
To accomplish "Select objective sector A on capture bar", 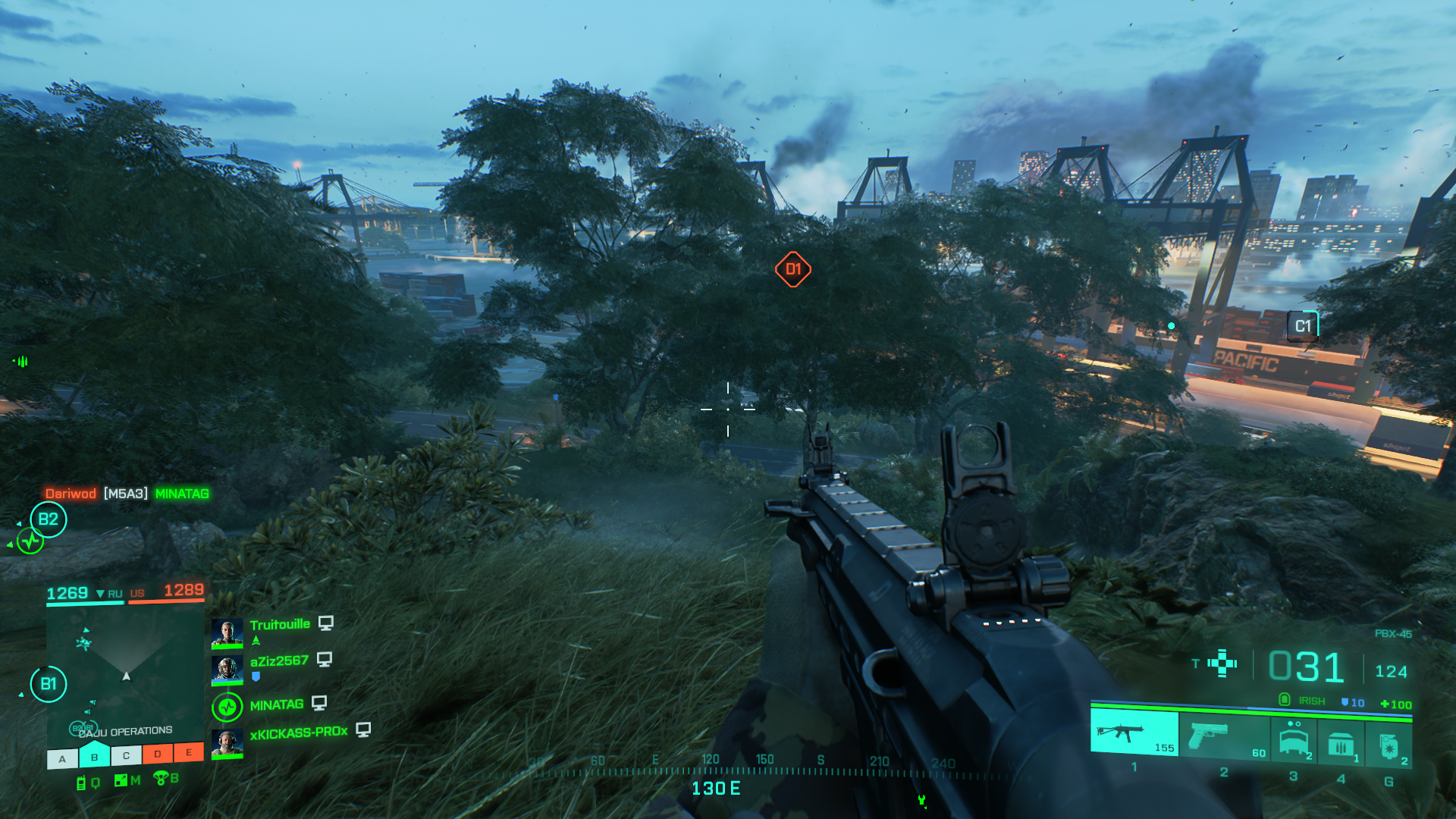I will click(63, 758).
